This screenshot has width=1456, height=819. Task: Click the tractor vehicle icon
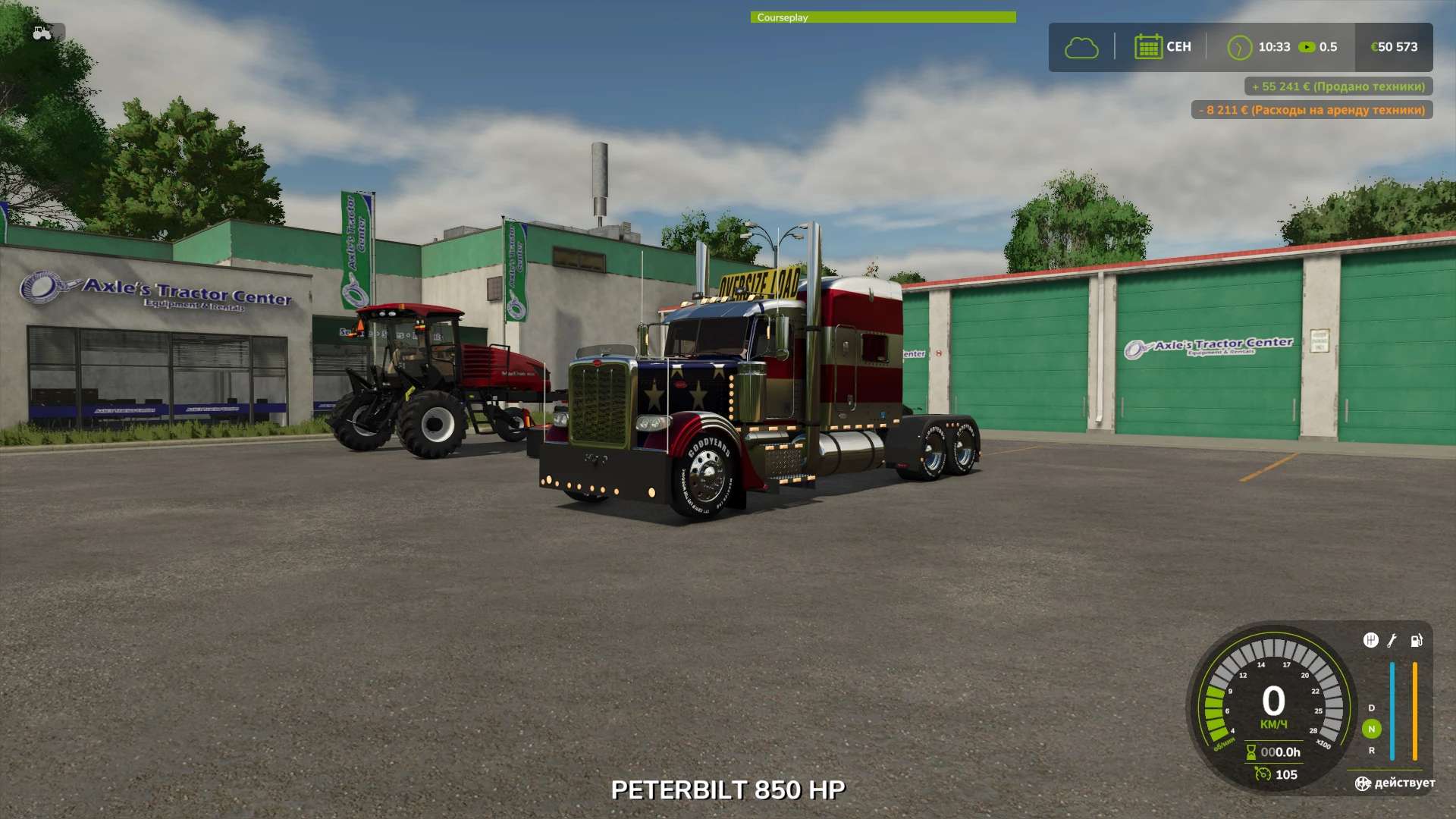[x=42, y=33]
